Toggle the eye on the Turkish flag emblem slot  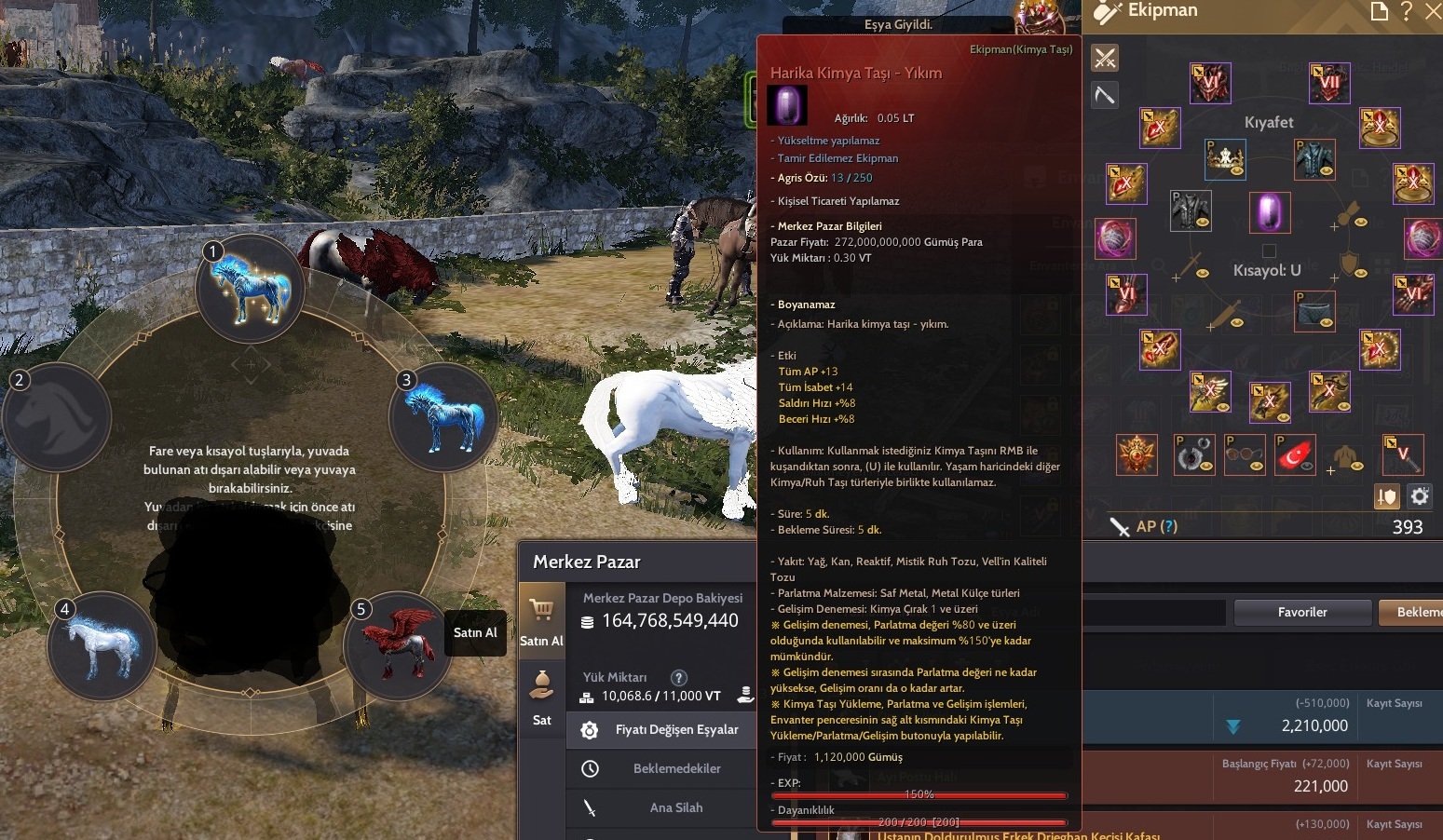[x=1307, y=466]
